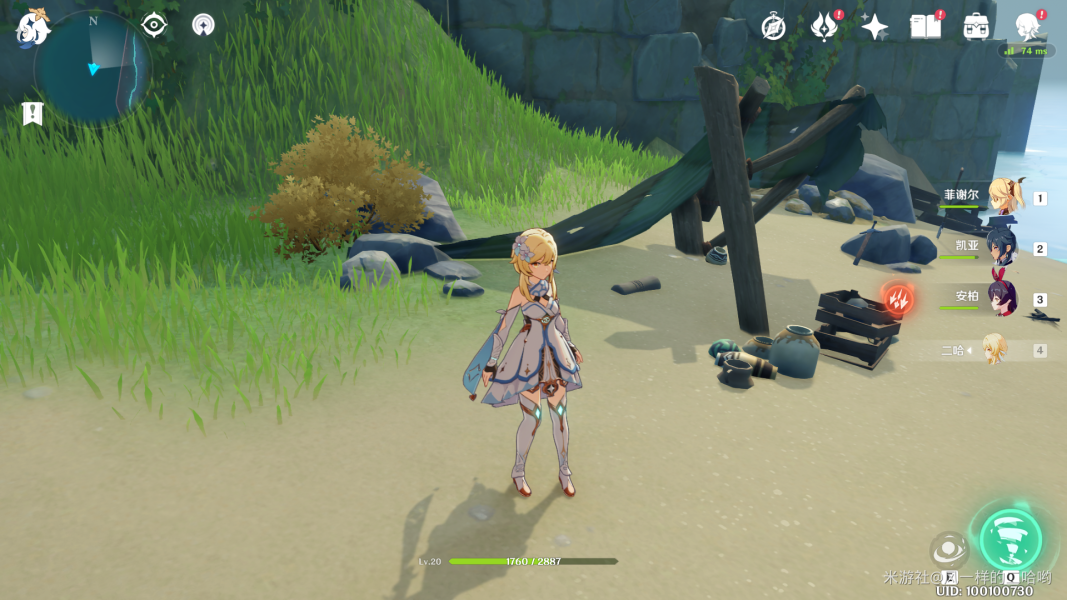Open the compass icon in the top bar
This screenshot has height=600, width=1067.
[x=773, y=27]
